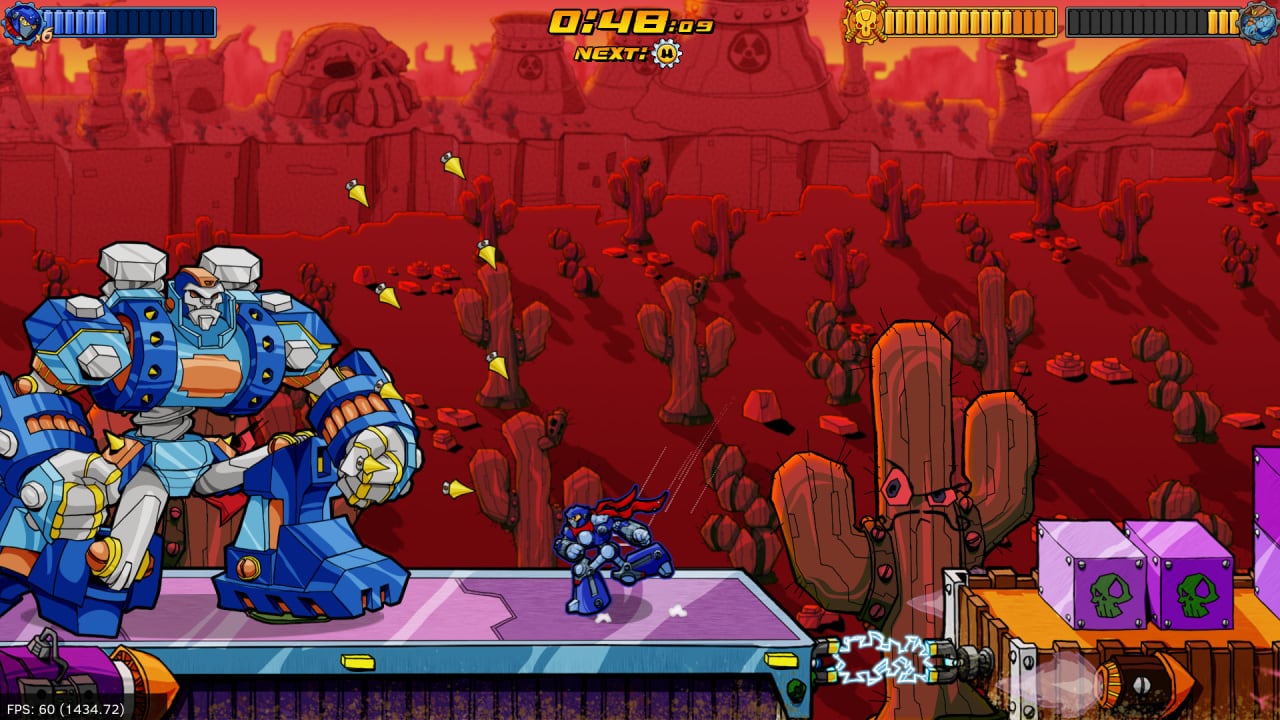The image size is (1280, 720).
Task: Select the rival character portrait icon
Action: (1258, 22)
